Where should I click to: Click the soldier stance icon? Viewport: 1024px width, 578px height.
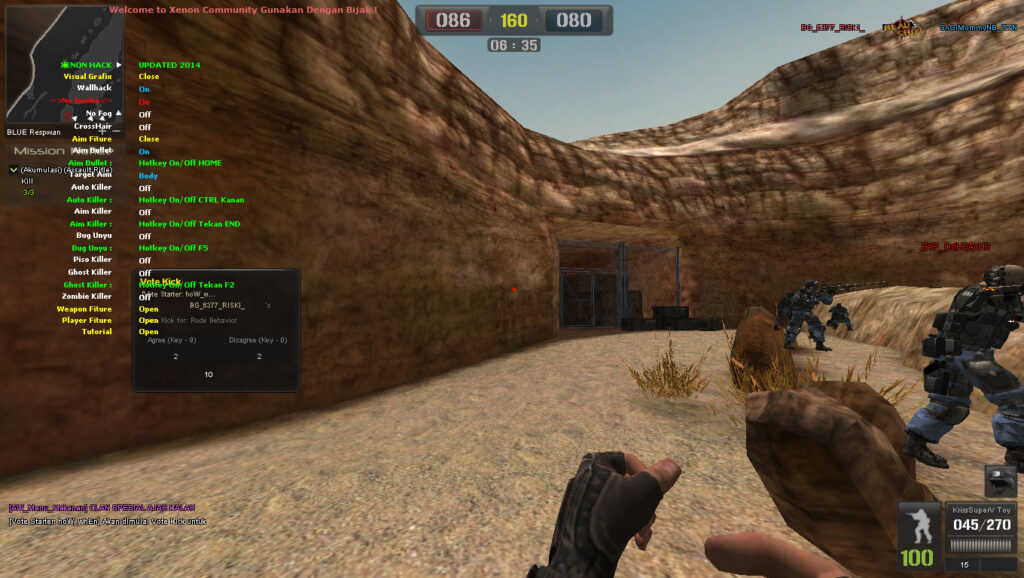point(917,525)
